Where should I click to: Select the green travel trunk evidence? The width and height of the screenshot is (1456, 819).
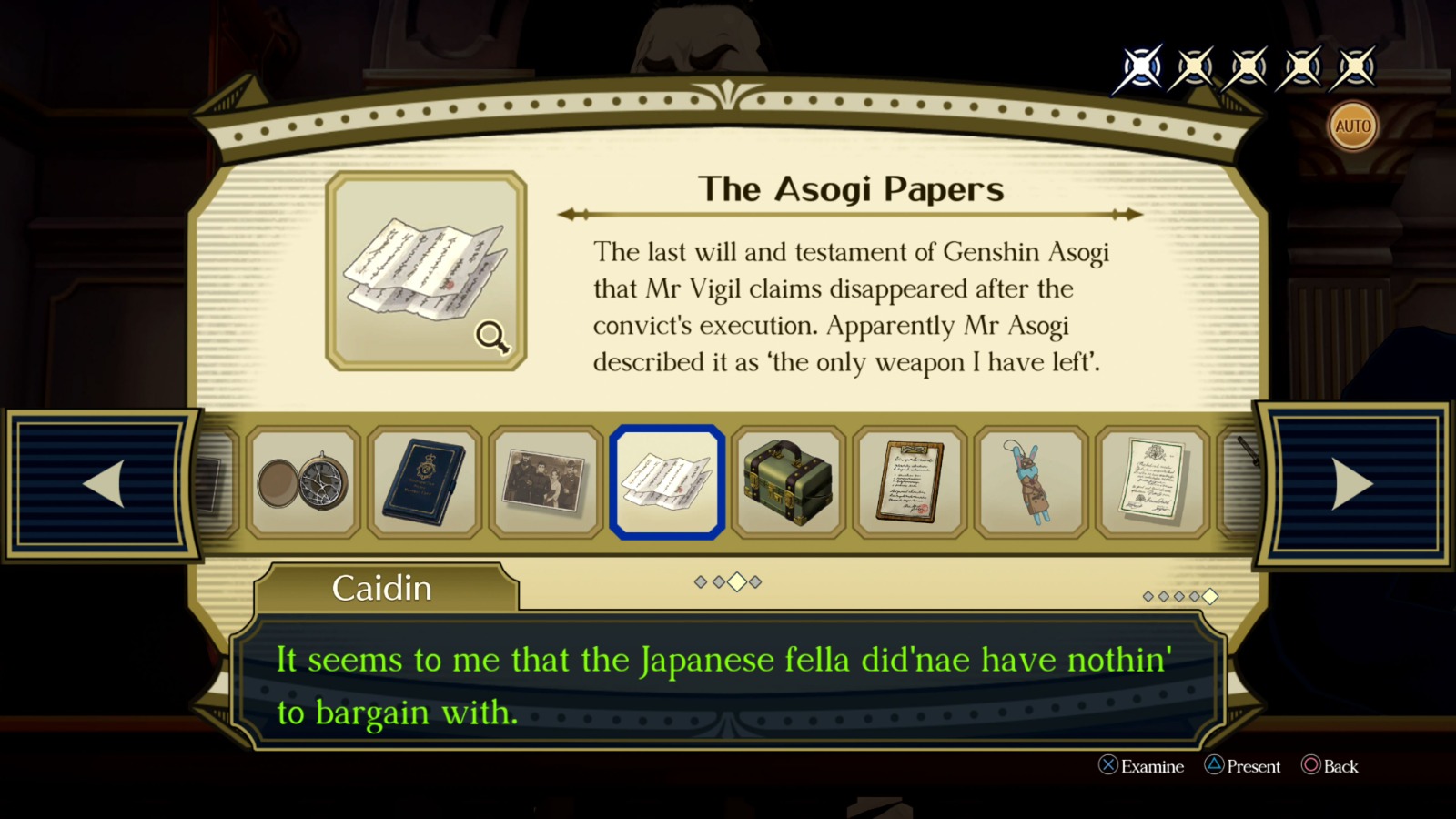[x=789, y=481]
